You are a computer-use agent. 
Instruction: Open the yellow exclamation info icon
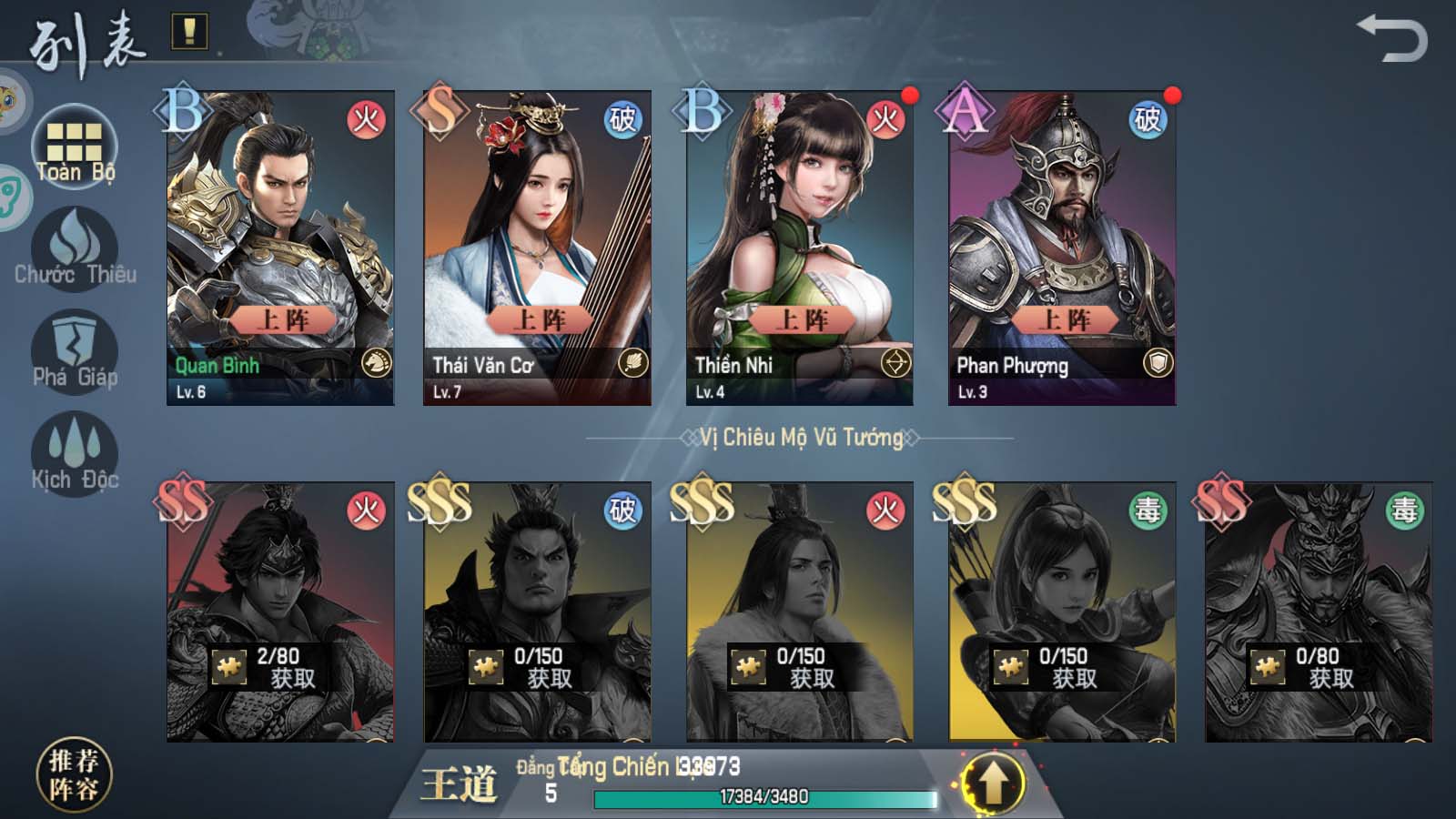tap(189, 32)
